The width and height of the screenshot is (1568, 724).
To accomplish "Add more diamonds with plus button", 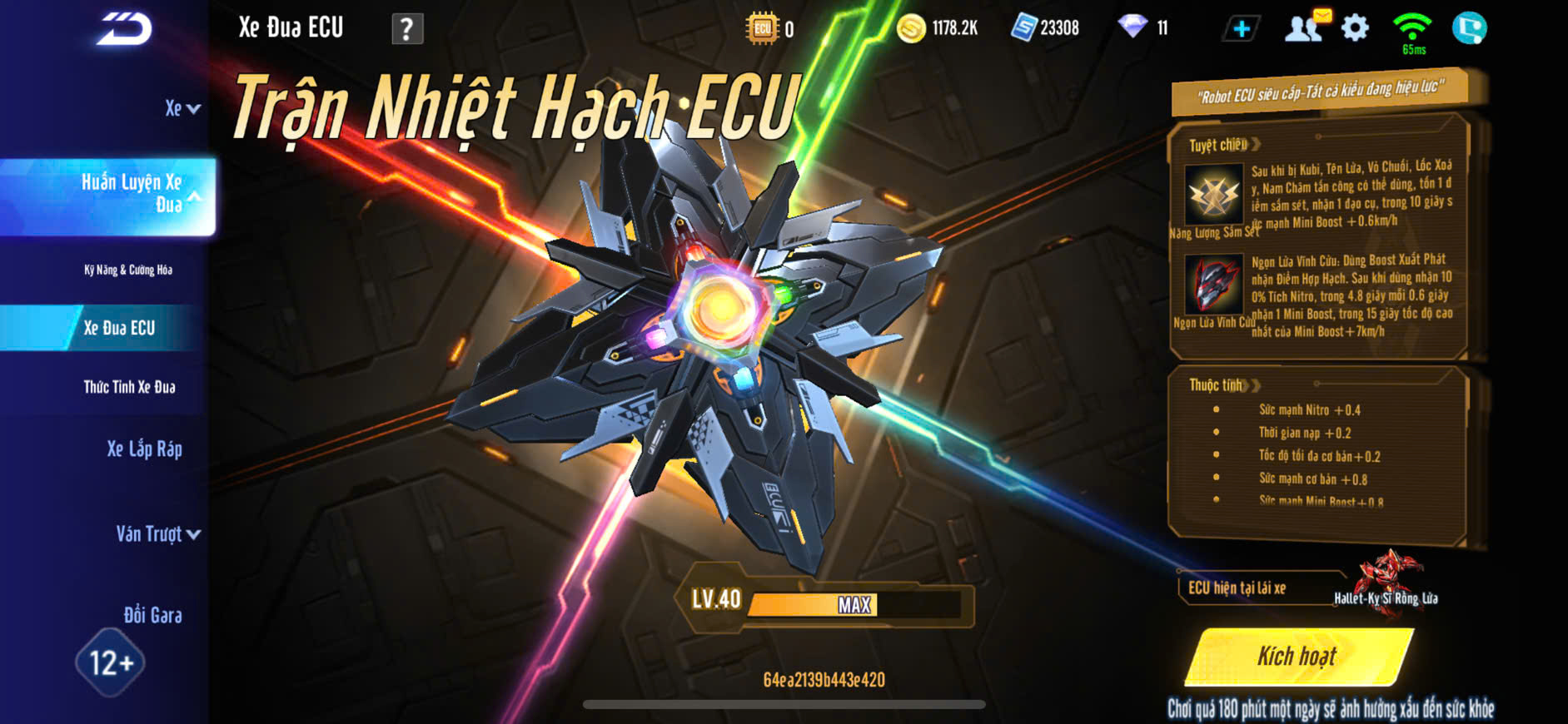I will click(x=1241, y=29).
